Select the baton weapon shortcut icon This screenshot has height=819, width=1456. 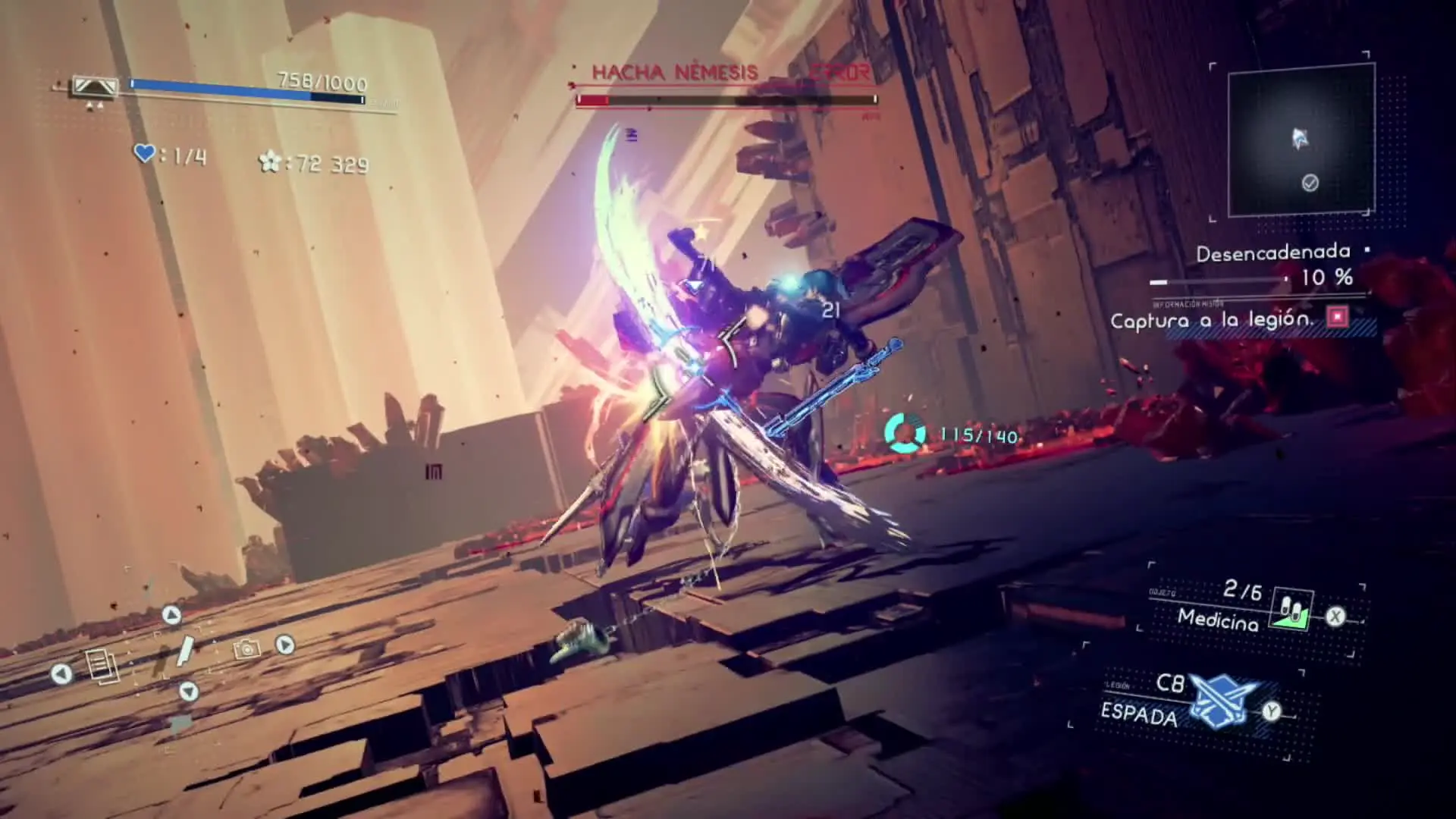point(184,652)
